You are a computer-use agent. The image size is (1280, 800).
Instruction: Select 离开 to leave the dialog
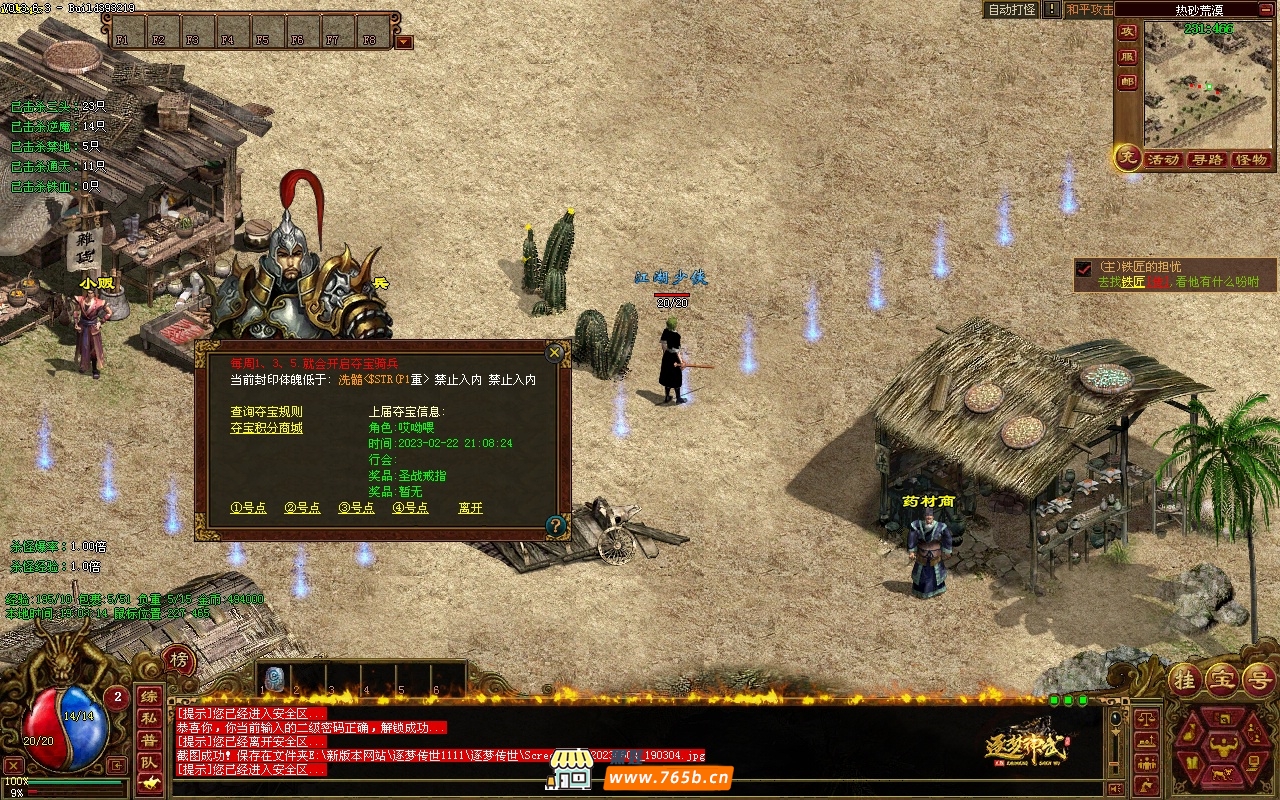[470, 508]
